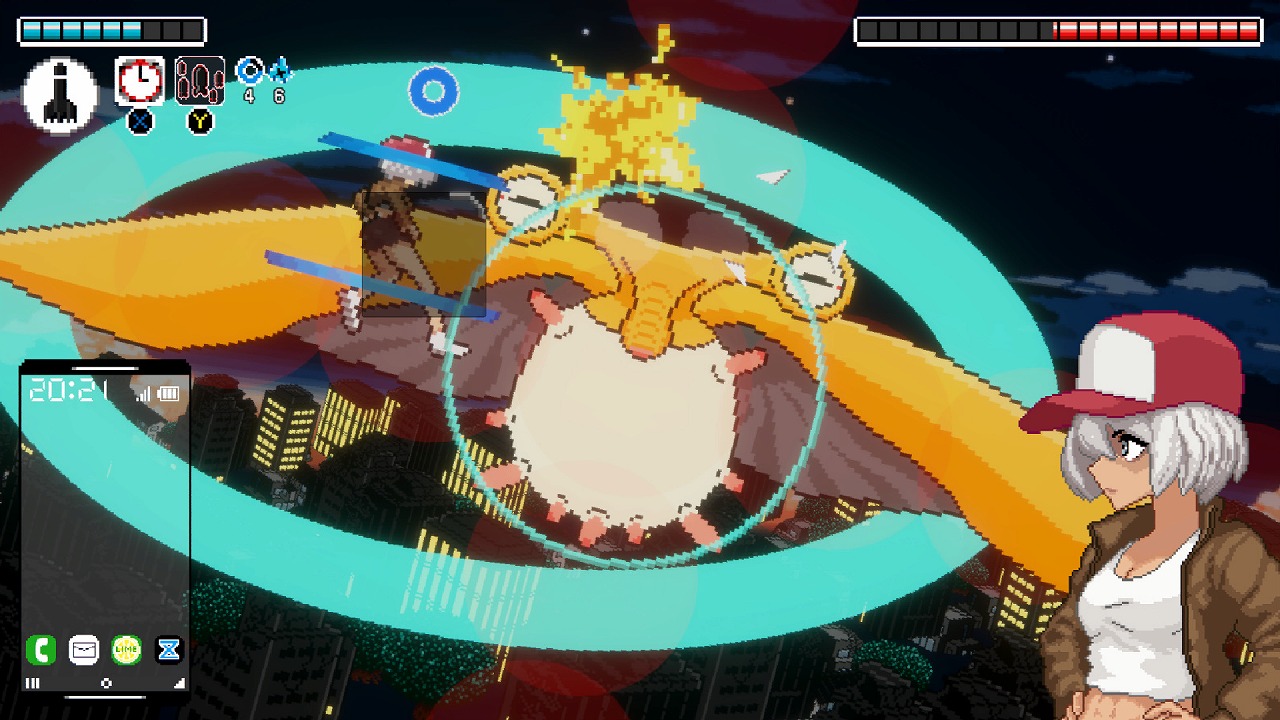Activate the red clock ability
Screen dimensions: 1280x720
pyautogui.click(x=140, y=81)
